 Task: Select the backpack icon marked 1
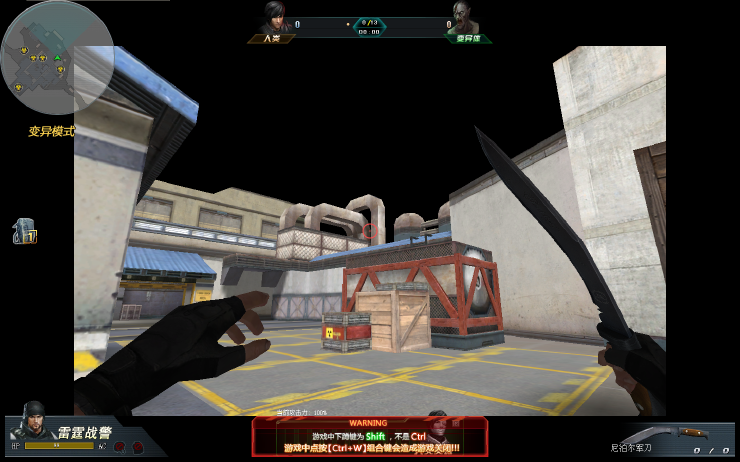pyautogui.click(x=24, y=232)
